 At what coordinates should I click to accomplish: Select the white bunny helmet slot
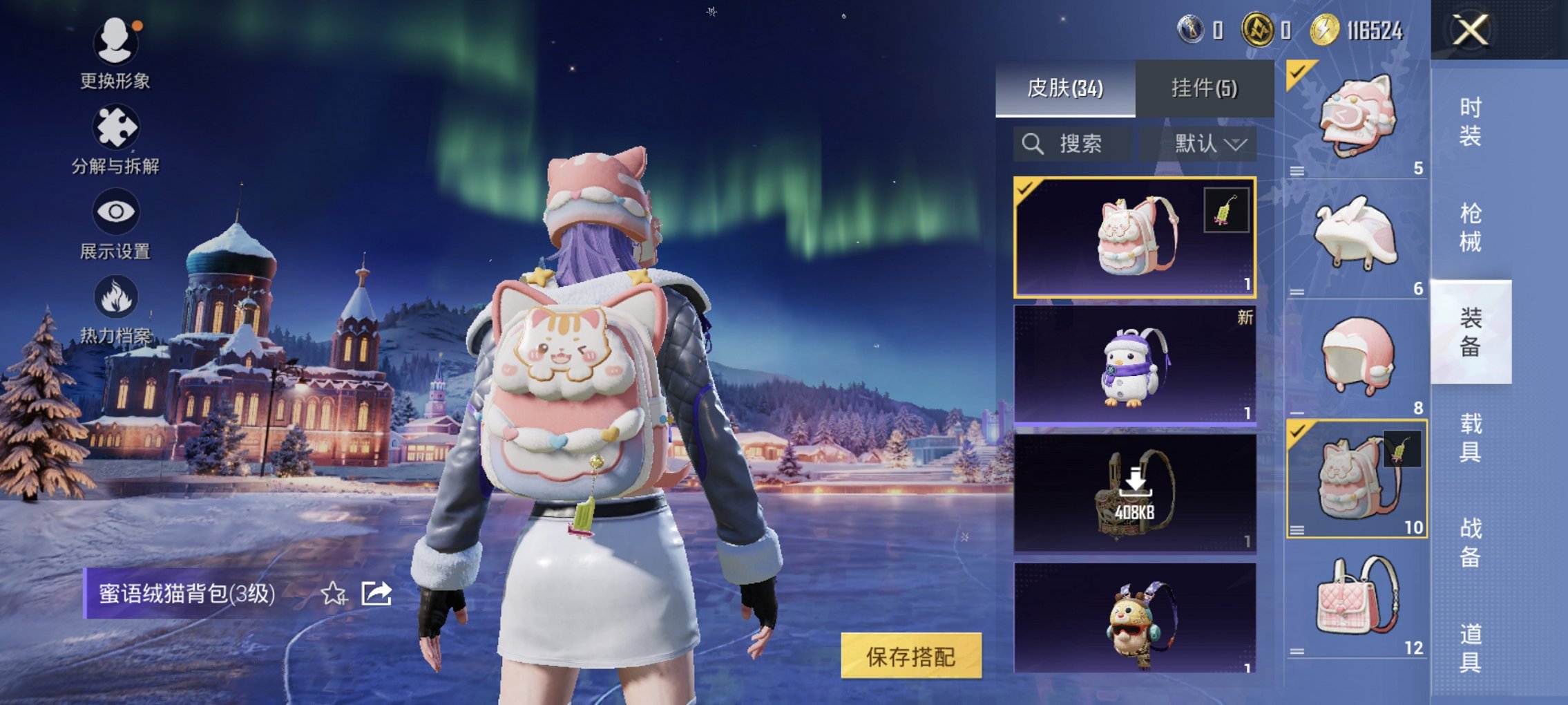point(1356,237)
